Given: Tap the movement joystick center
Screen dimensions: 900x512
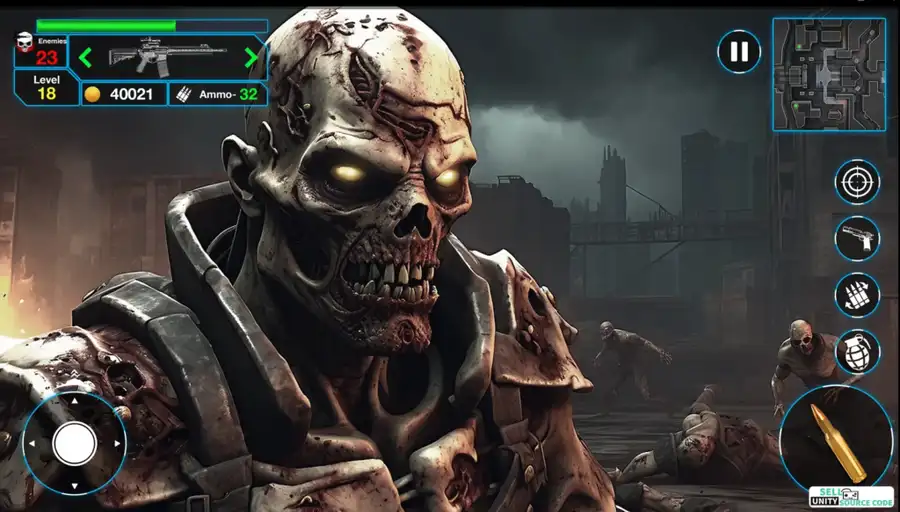Looking at the screenshot, I should click(x=74, y=443).
